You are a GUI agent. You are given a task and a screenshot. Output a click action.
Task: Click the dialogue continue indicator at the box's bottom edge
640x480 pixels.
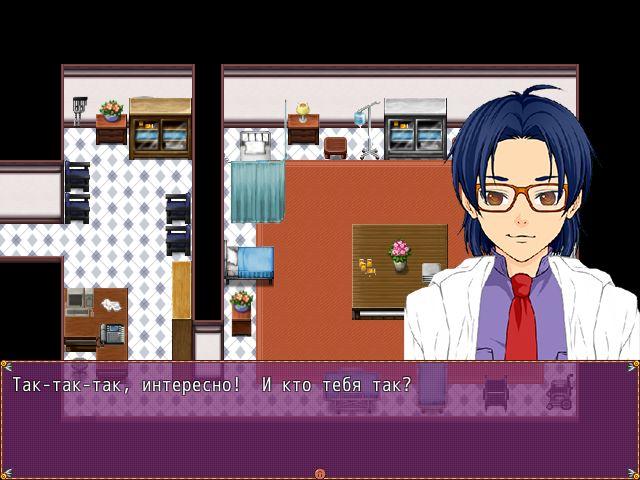point(320,473)
